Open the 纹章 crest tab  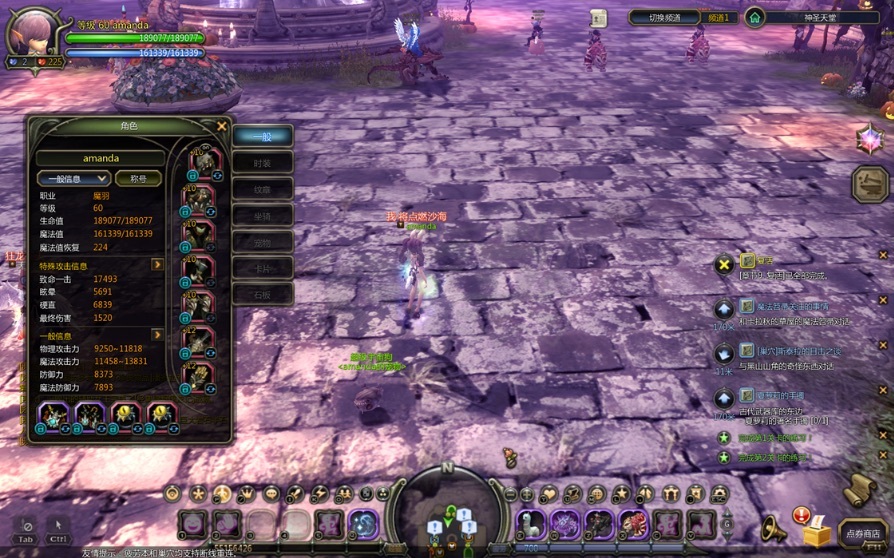262,189
